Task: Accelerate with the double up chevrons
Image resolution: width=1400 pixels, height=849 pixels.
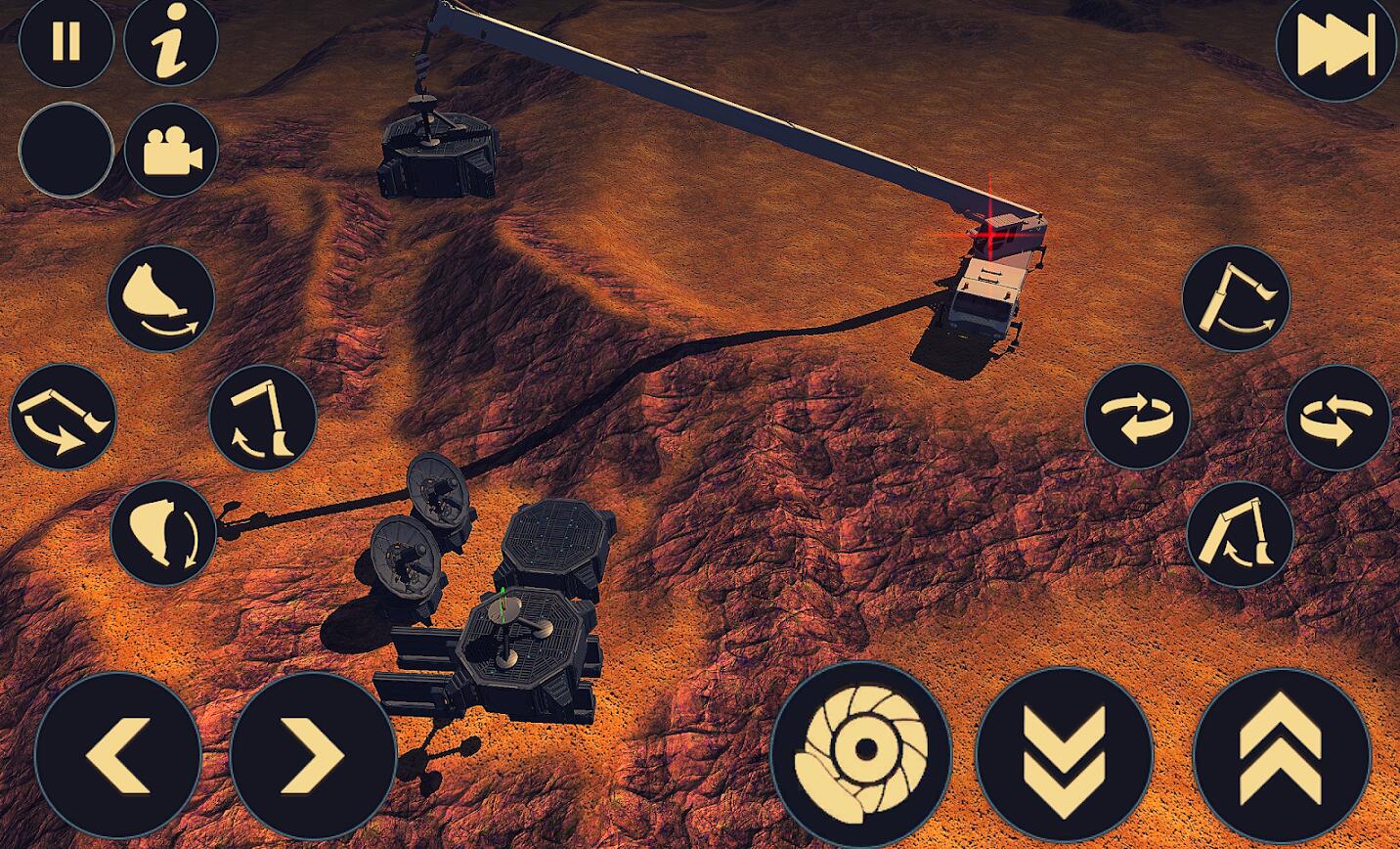Action: pos(1282,756)
